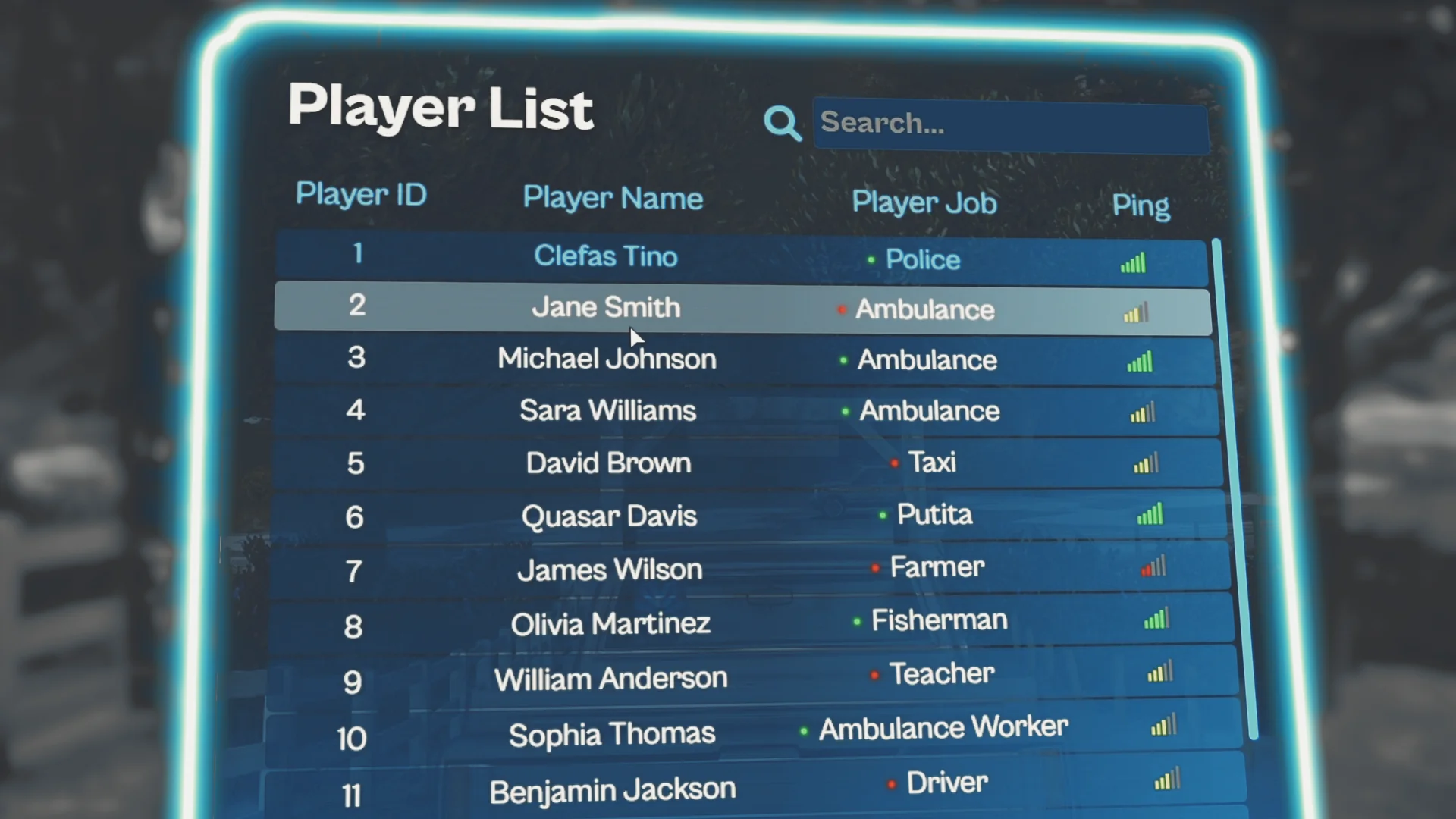
Task: Select the Jane Smith player row
Action: click(x=605, y=307)
